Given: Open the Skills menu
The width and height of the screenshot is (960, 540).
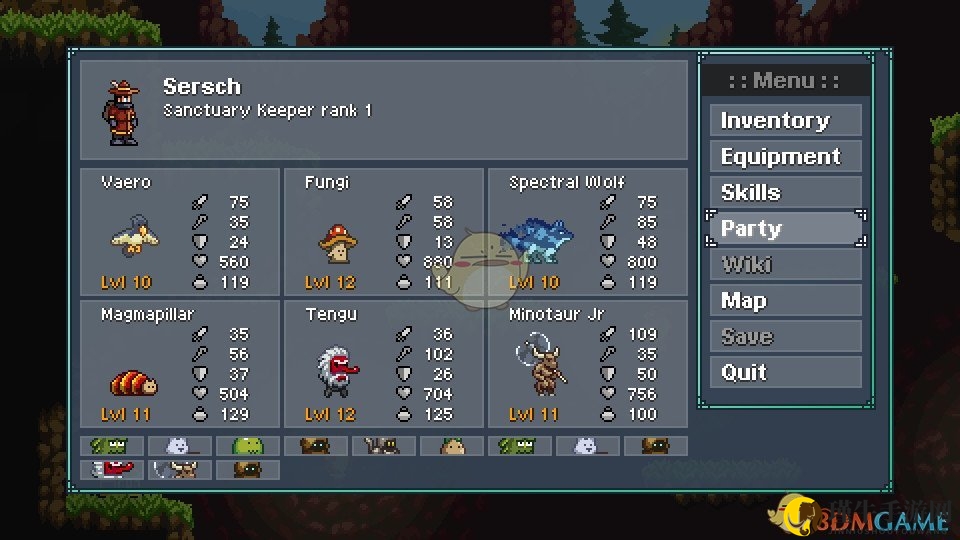Looking at the screenshot, I should (x=786, y=193).
